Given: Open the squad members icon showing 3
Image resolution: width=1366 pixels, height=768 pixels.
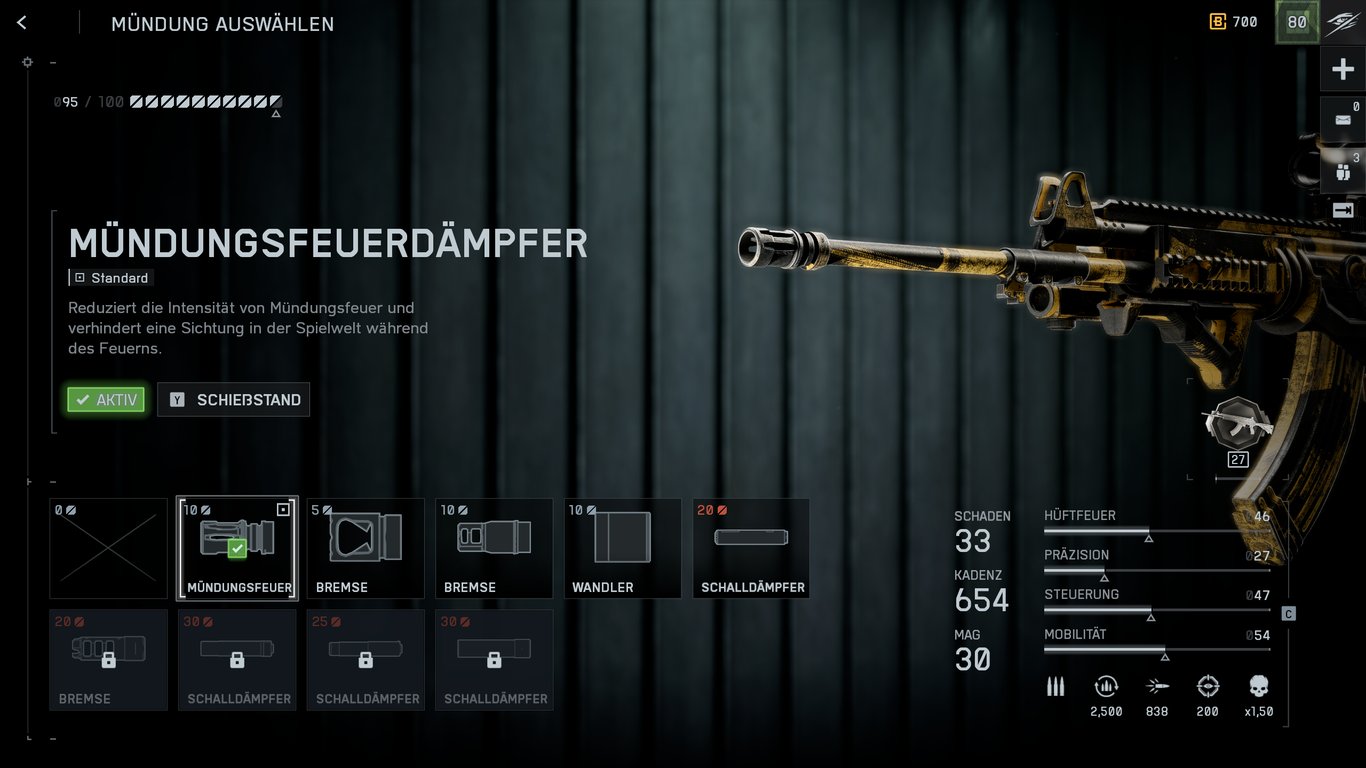Looking at the screenshot, I should tap(1343, 170).
